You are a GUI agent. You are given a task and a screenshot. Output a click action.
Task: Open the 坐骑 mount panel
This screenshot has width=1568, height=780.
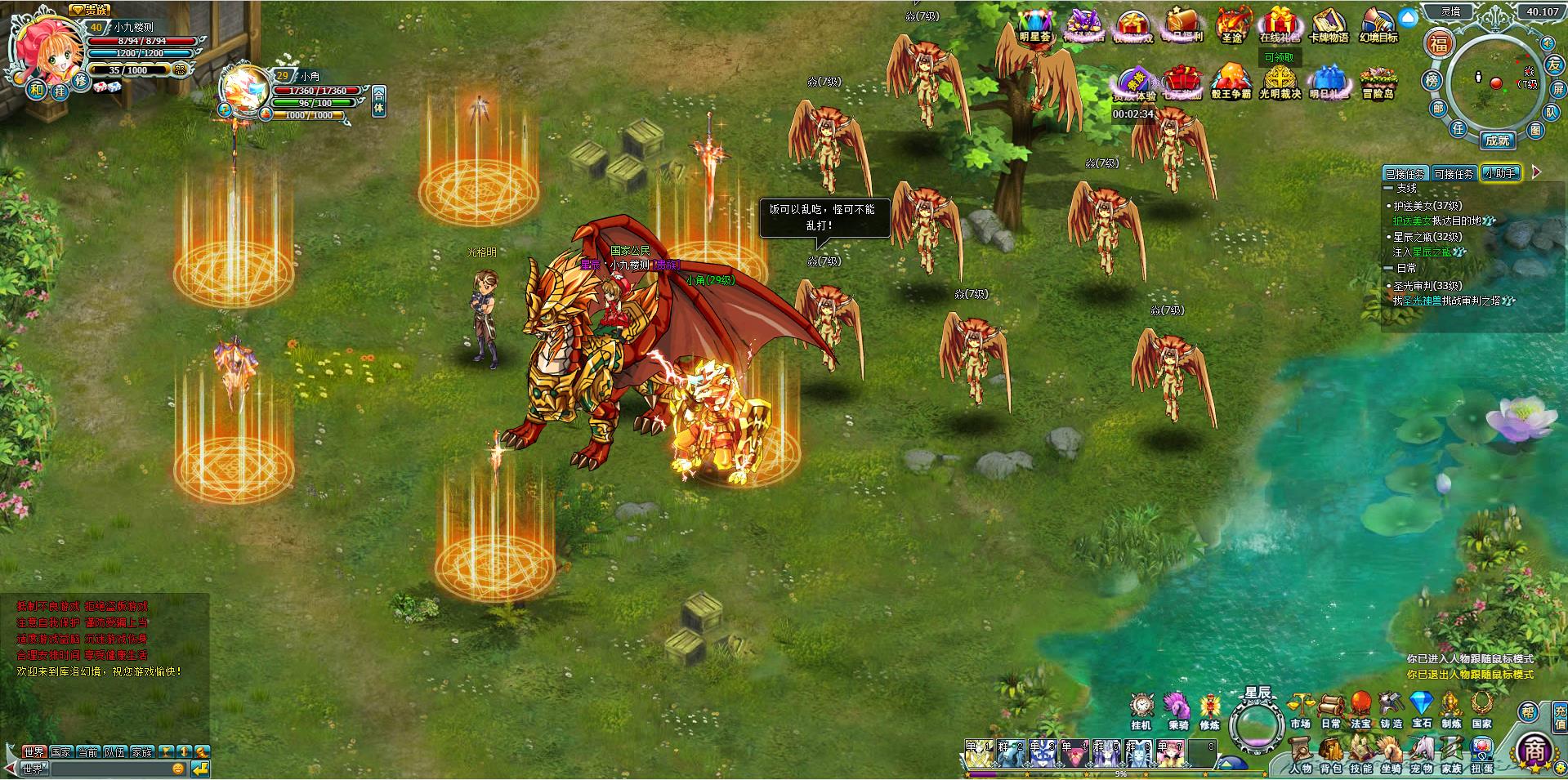(x=1392, y=747)
